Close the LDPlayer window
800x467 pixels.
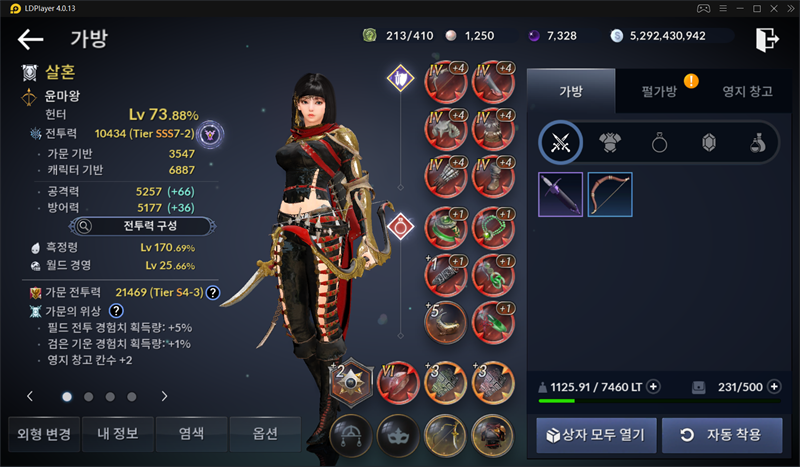pyautogui.click(x=788, y=9)
